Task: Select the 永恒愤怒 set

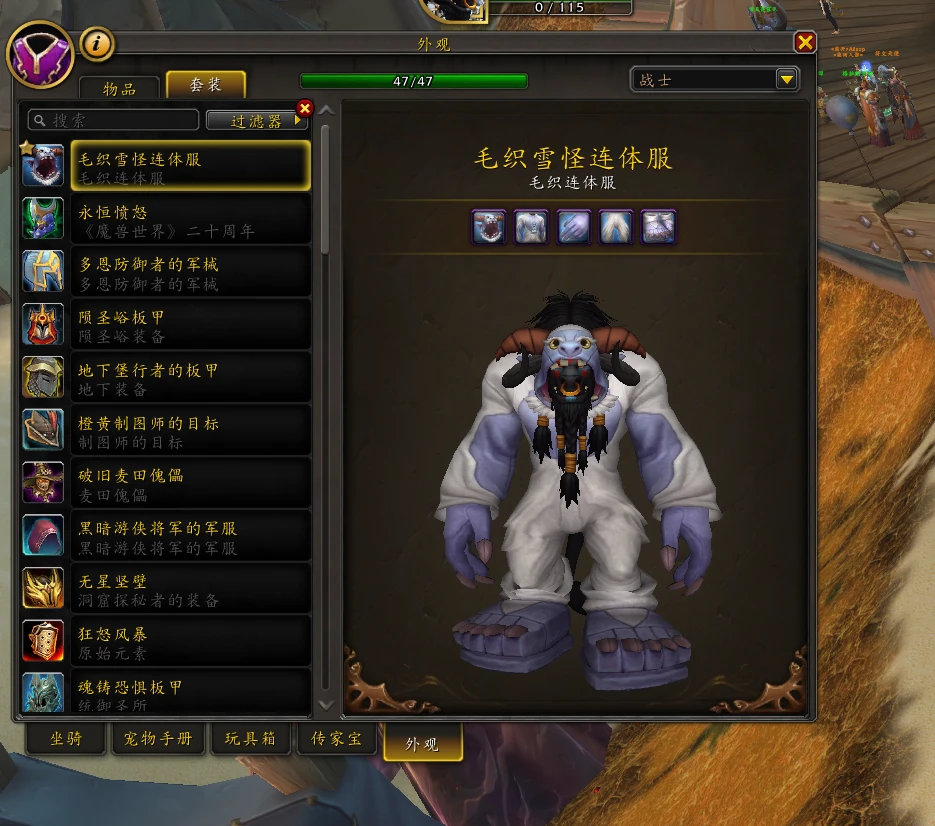Action: tap(190, 220)
